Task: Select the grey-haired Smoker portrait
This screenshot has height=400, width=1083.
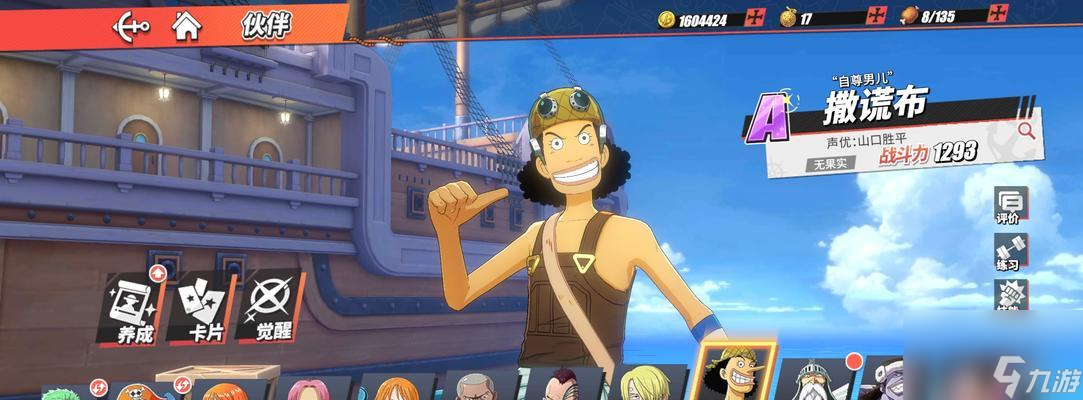Action: pyautogui.click(x=473, y=387)
